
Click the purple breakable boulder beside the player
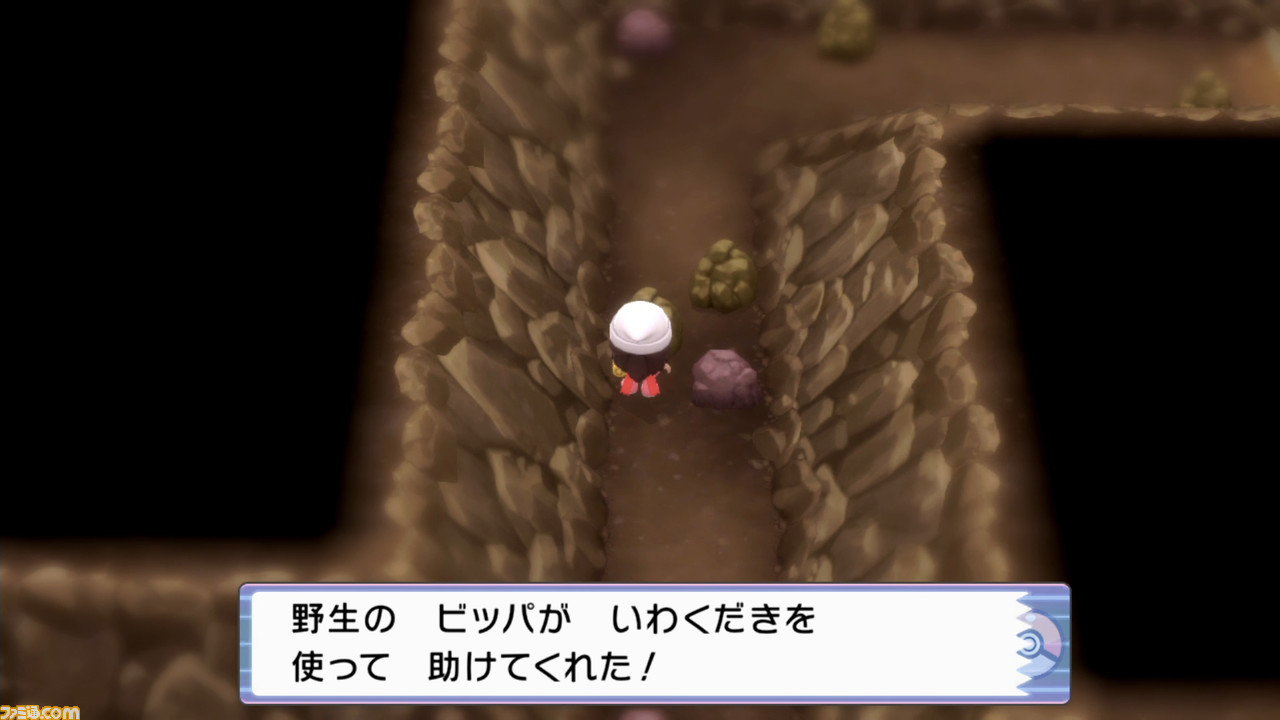coord(722,380)
